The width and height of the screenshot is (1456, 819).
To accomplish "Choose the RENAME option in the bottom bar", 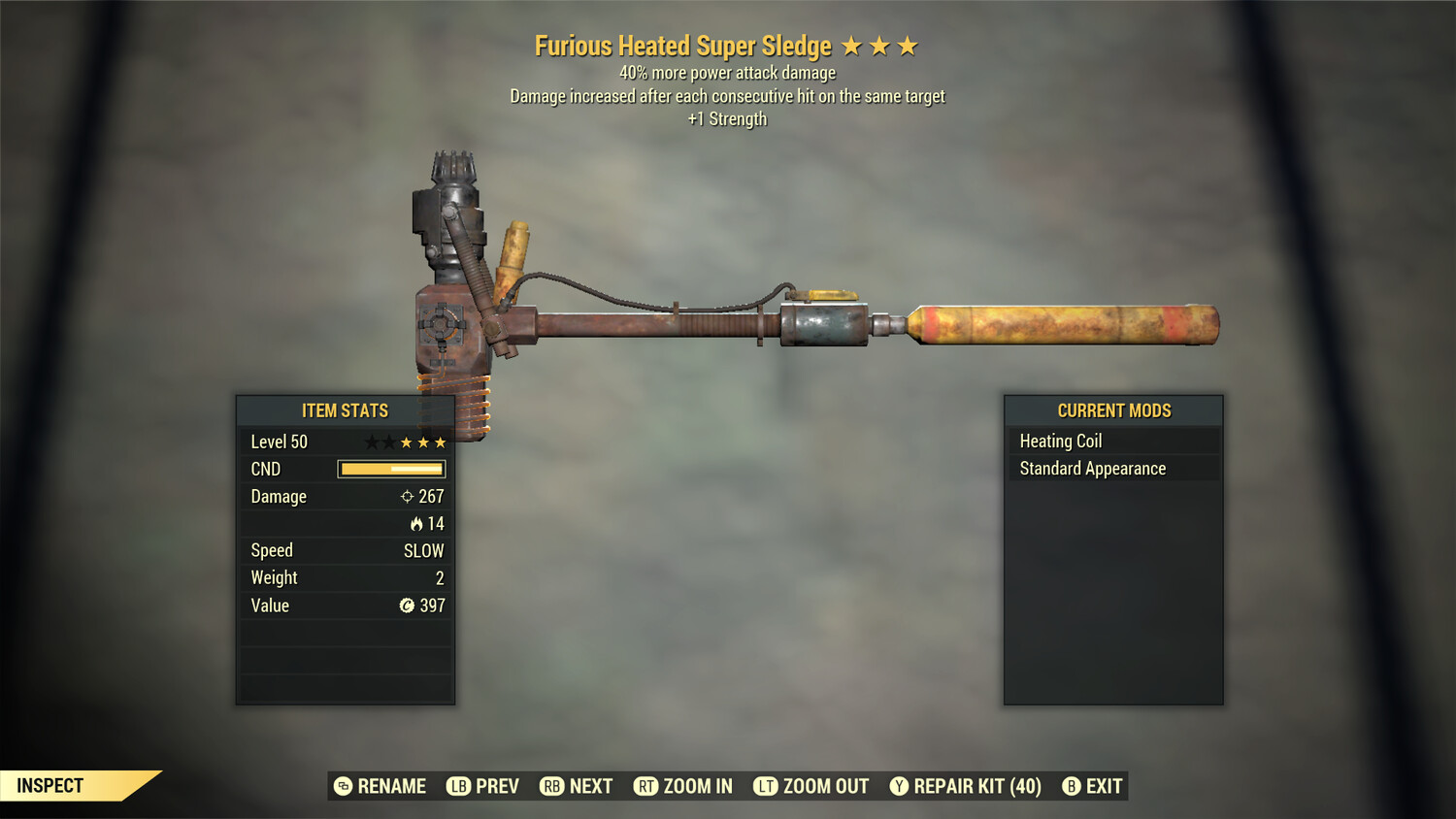I will tap(381, 786).
